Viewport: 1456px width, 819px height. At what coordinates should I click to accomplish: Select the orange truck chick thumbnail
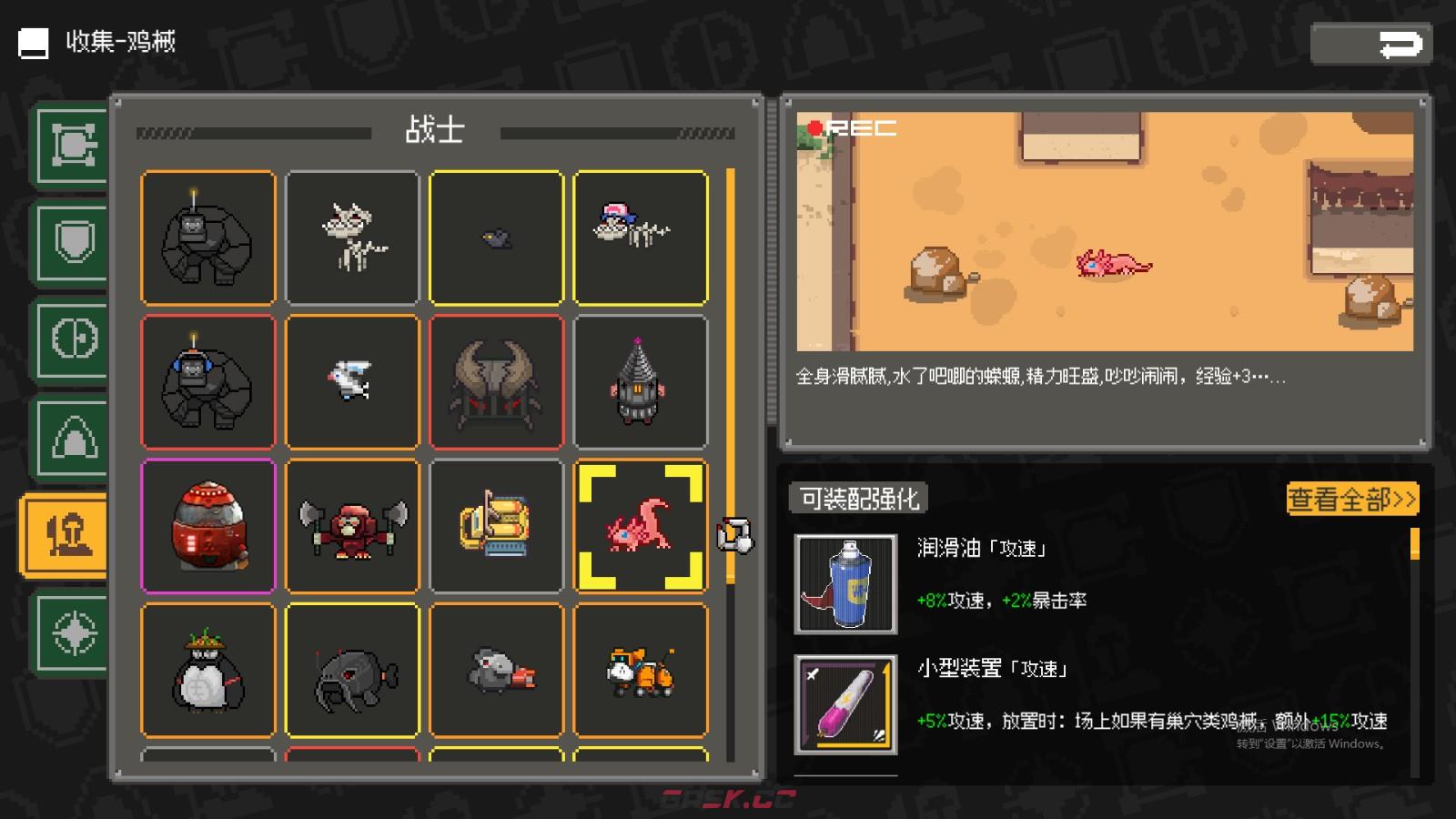641,671
